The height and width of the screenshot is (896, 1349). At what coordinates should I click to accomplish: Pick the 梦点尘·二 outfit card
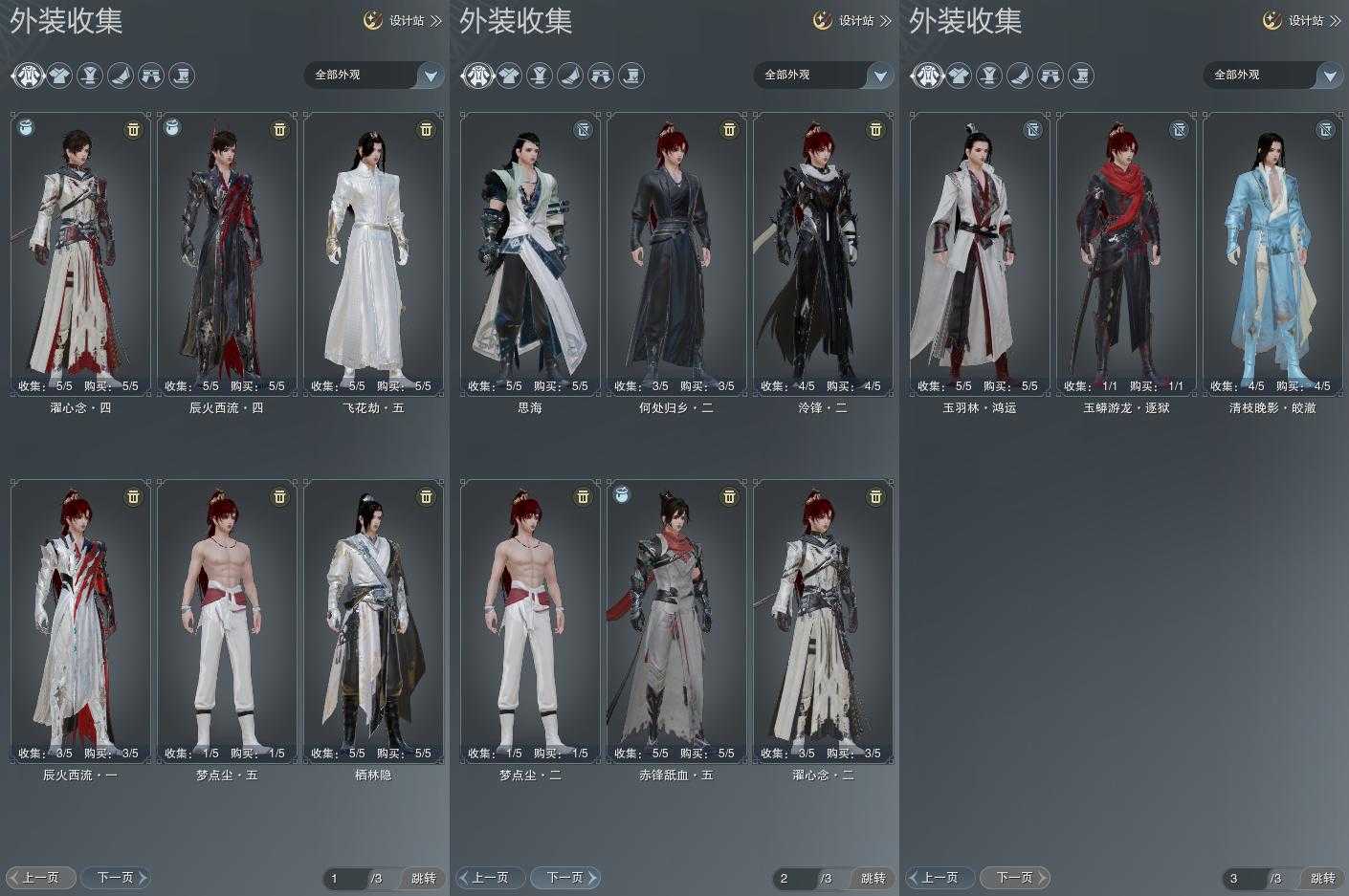pyautogui.click(x=530, y=622)
